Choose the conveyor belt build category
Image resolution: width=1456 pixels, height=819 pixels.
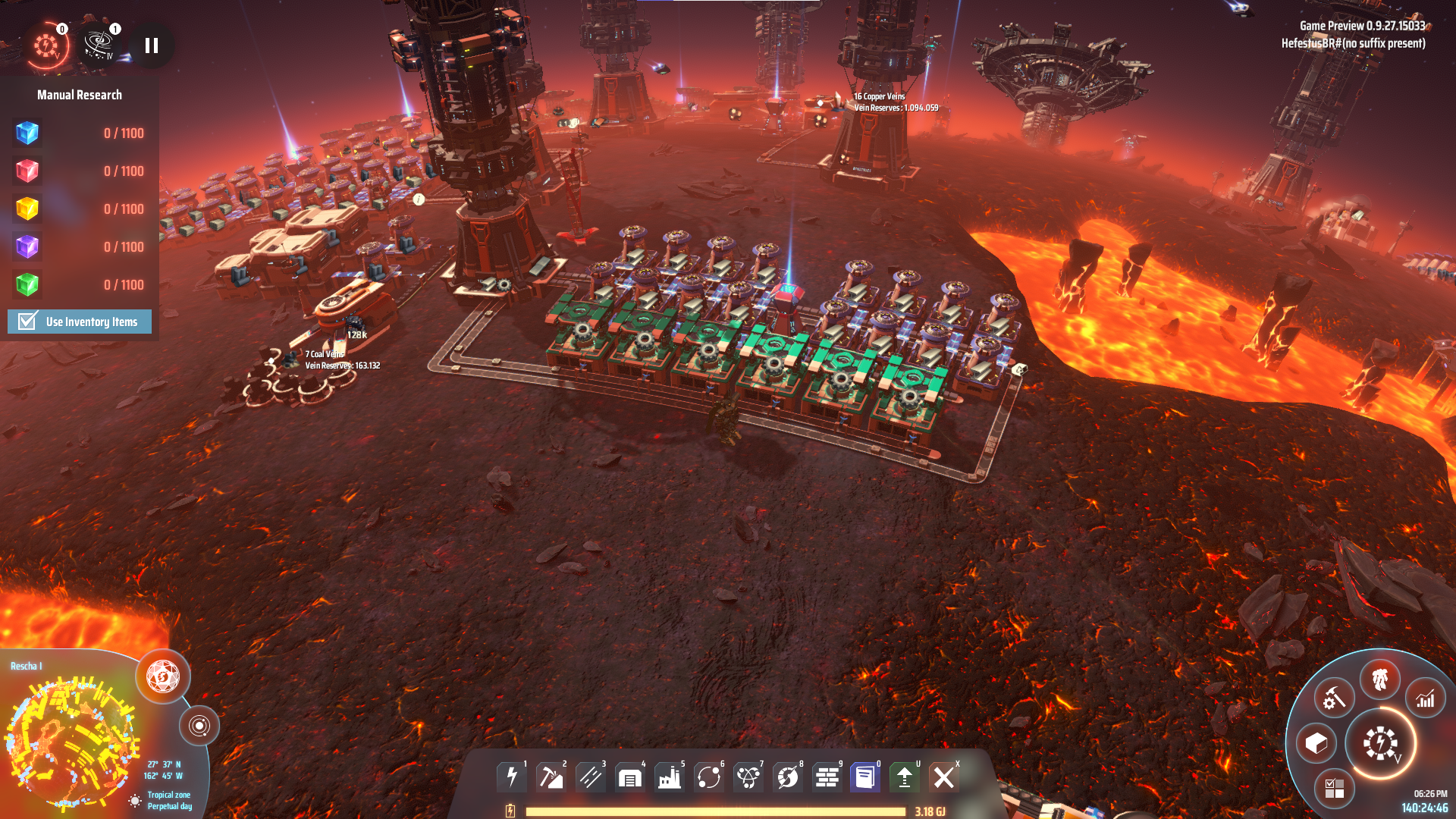tap(591, 777)
